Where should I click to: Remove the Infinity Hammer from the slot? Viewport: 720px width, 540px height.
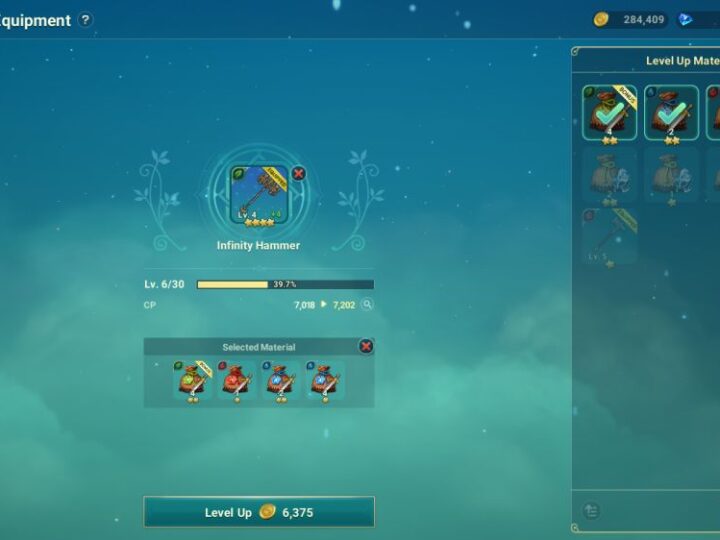click(298, 173)
